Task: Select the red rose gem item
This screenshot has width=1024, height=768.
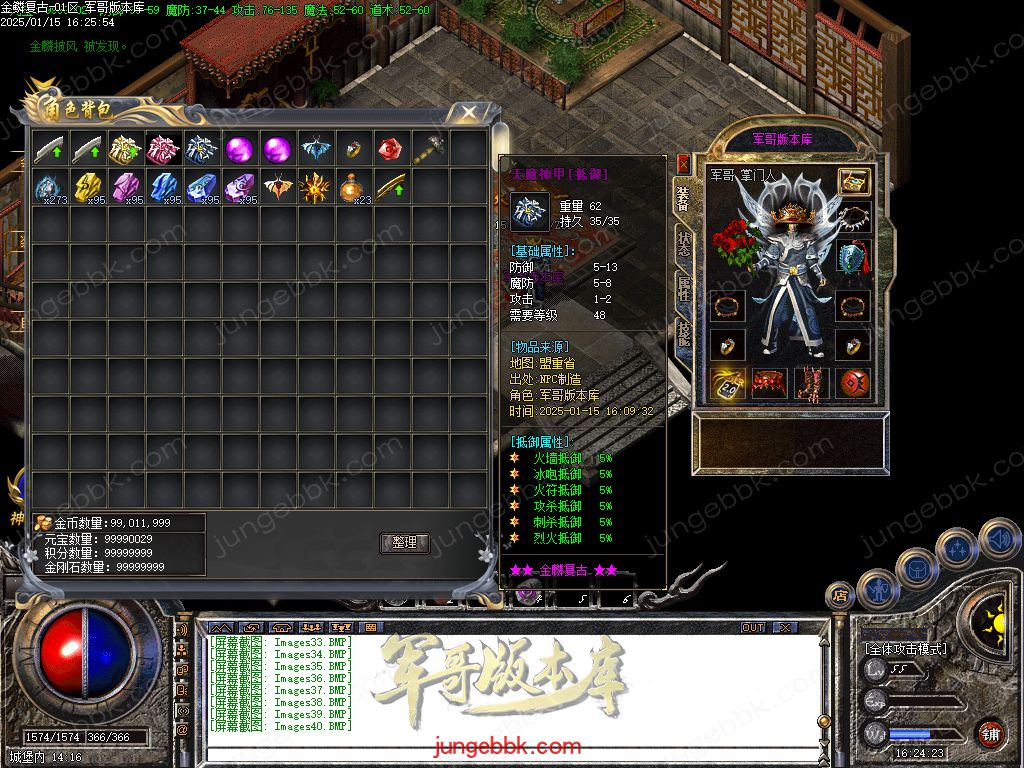Action: pyautogui.click(x=390, y=150)
